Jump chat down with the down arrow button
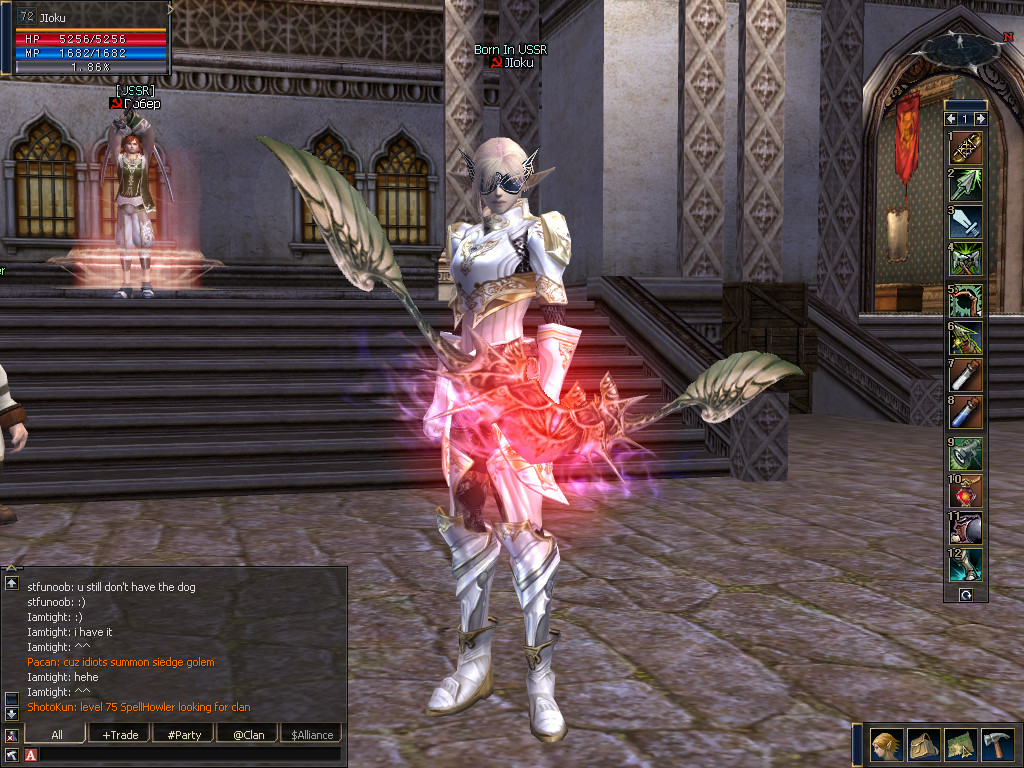The image size is (1024, 768). pos(11,714)
